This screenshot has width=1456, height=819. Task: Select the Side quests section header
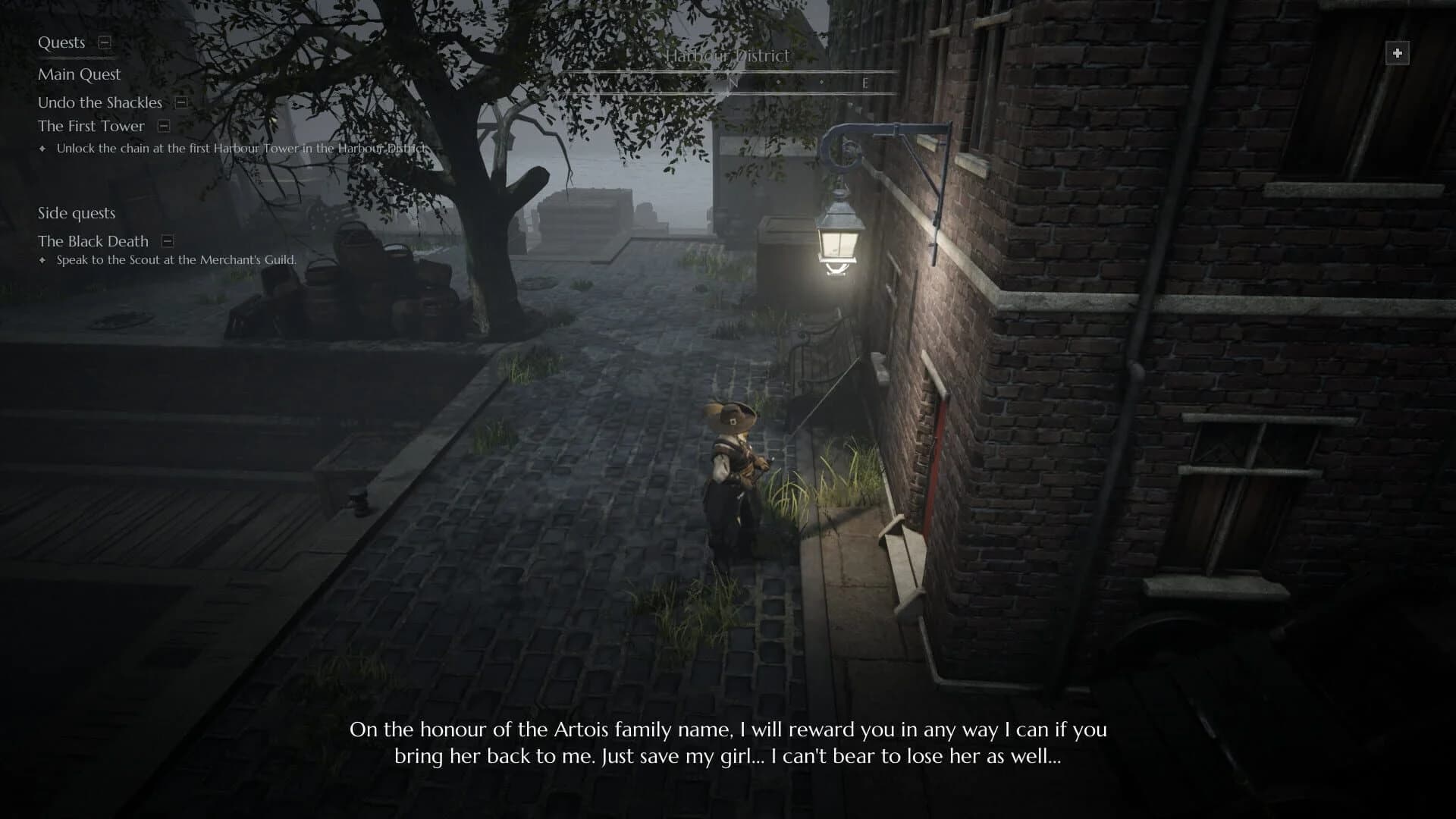(76, 213)
